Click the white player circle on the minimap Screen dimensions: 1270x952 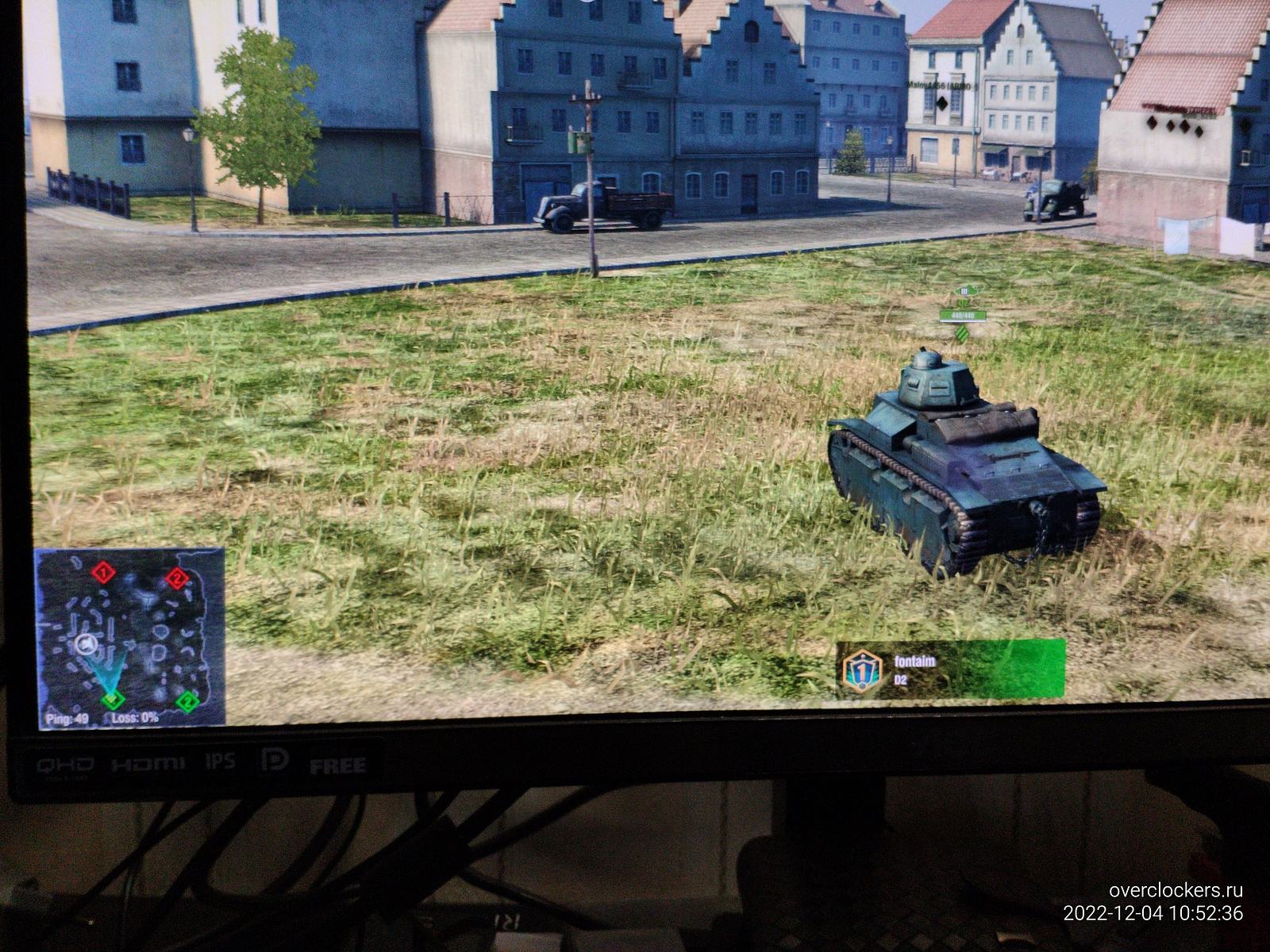[87, 644]
